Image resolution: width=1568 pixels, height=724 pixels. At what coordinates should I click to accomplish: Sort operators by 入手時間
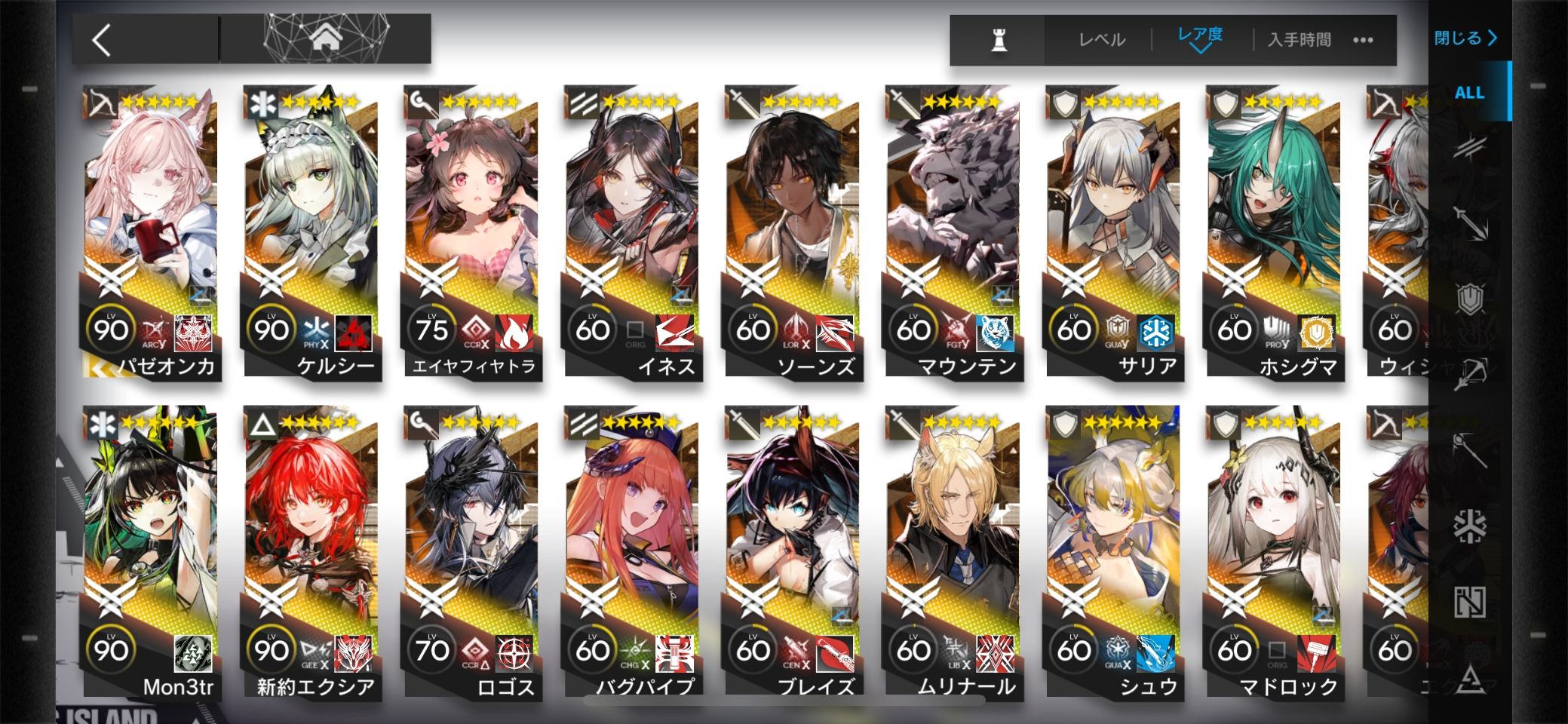(1299, 40)
